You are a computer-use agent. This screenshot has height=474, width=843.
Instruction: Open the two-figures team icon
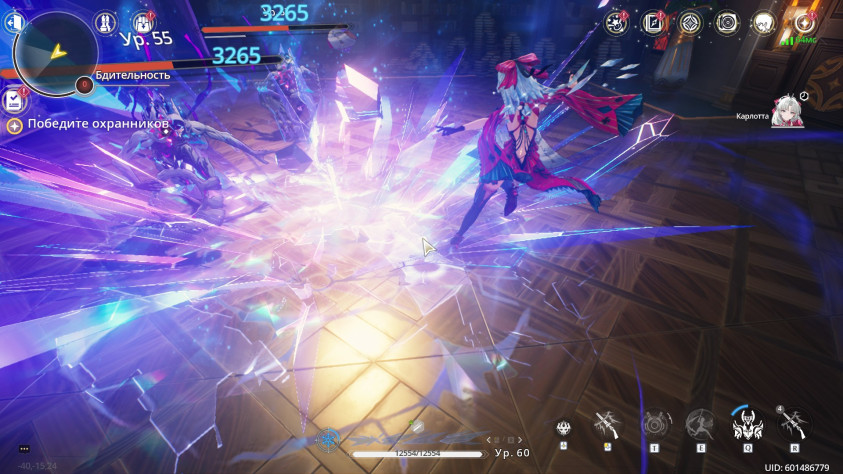point(104,21)
